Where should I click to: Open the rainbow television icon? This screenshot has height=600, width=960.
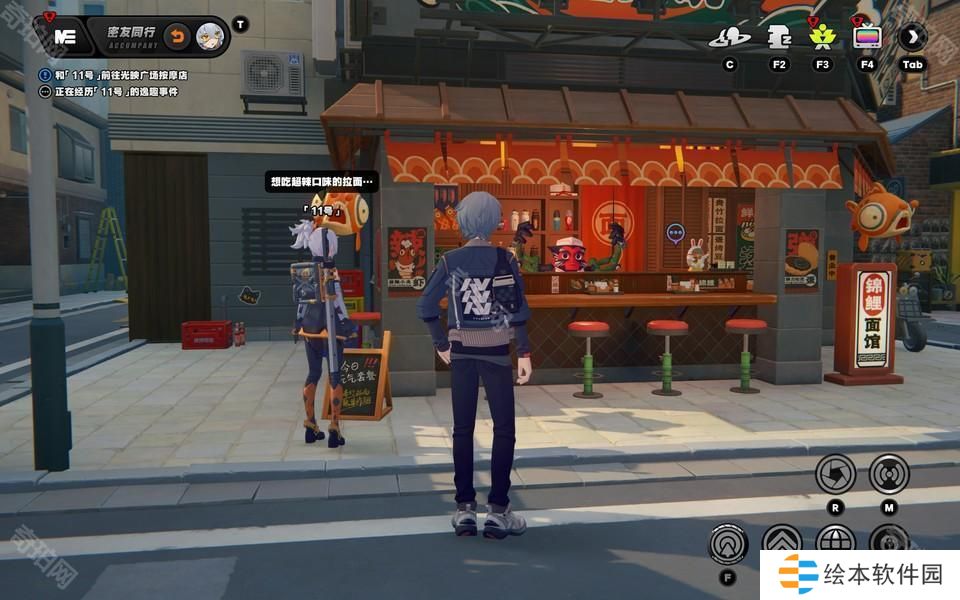click(867, 38)
